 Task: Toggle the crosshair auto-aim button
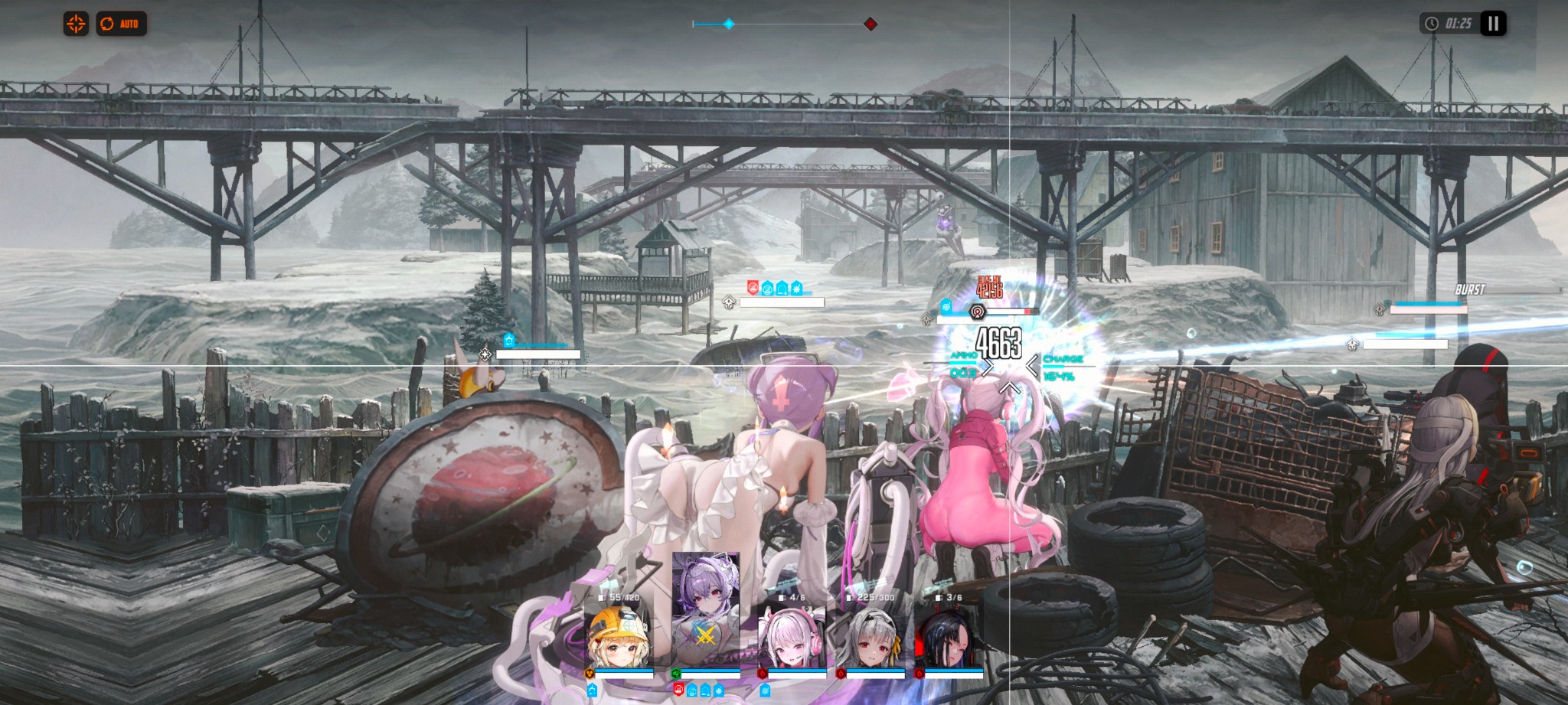pos(76,24)
